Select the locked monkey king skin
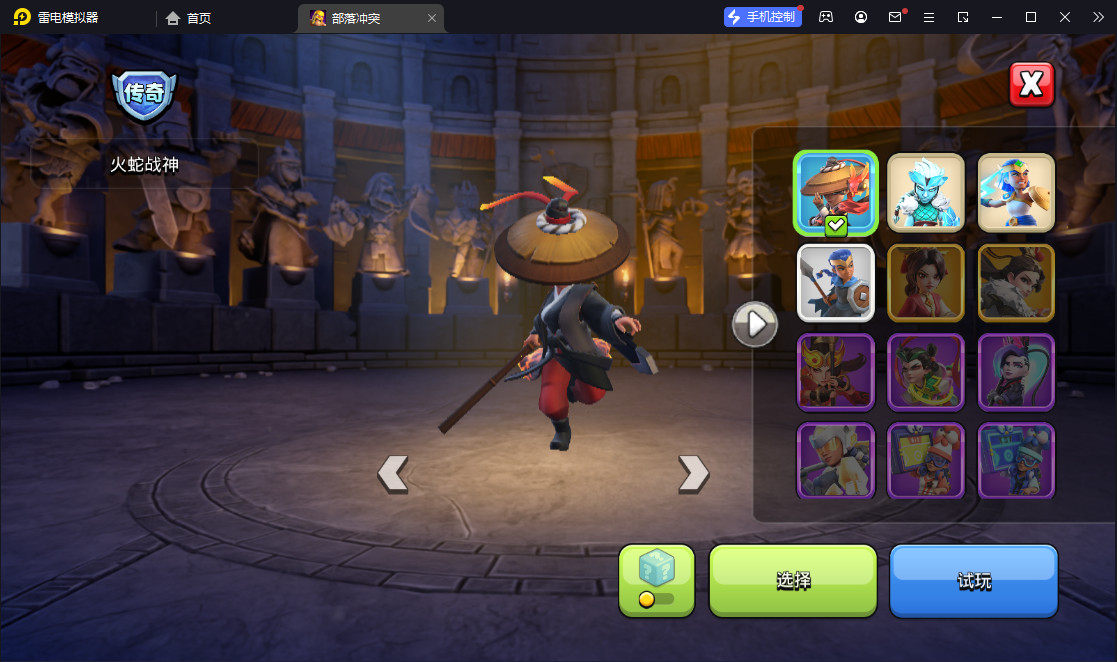The width and height of the screenshot is (1117, 662). tap(836, 372)
